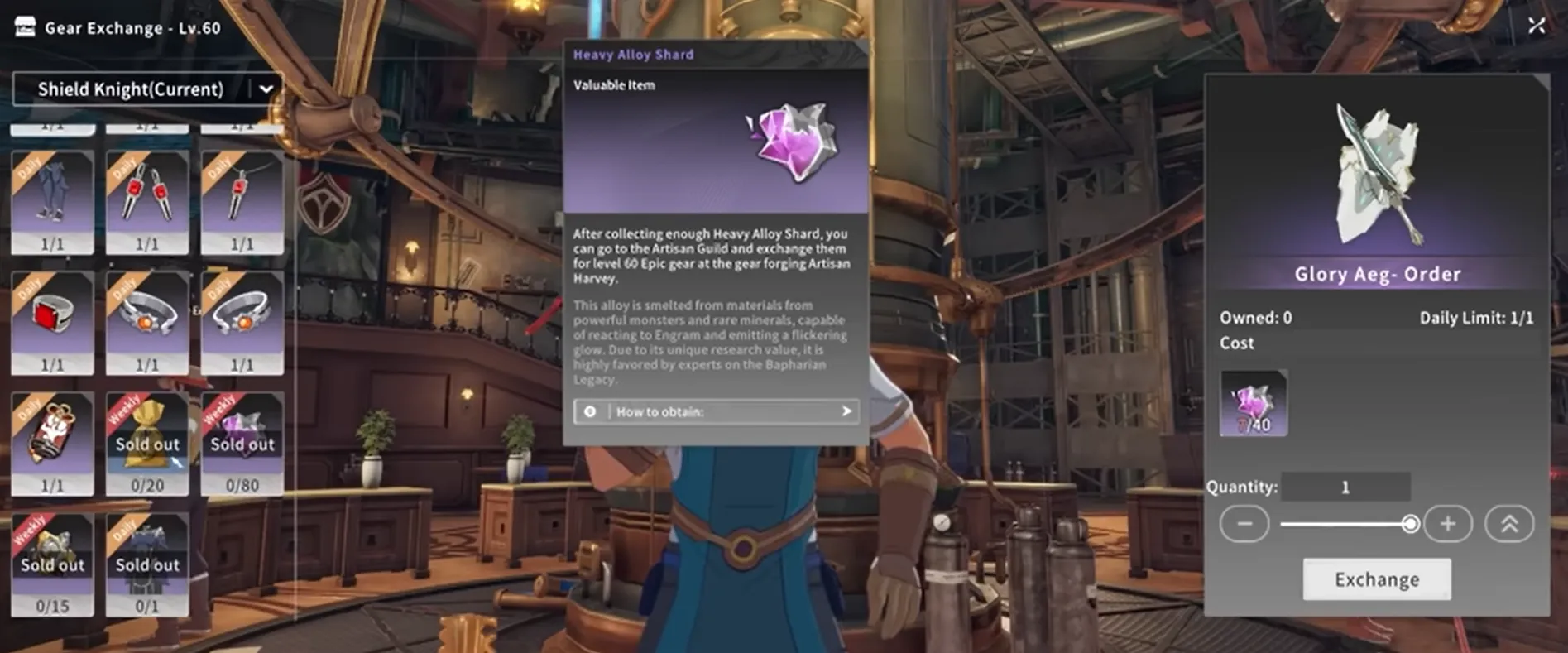Image resolution: width=1568 pixels, height=653 pixels.
Task: Select the middle orange-gem ring item
Action: (146, 322)
